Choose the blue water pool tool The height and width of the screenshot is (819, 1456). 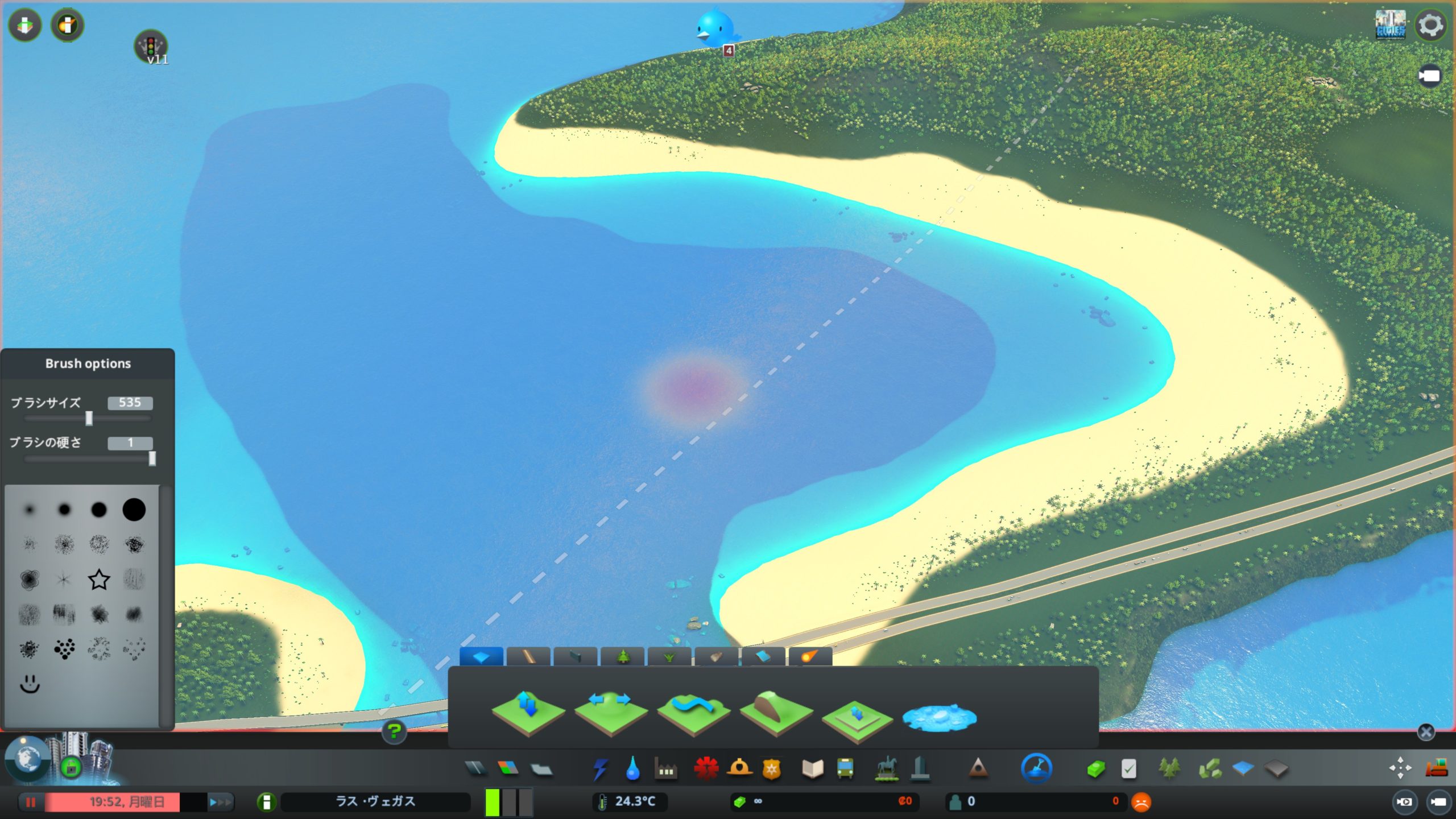pyautogui.click(x=939, y=717)
